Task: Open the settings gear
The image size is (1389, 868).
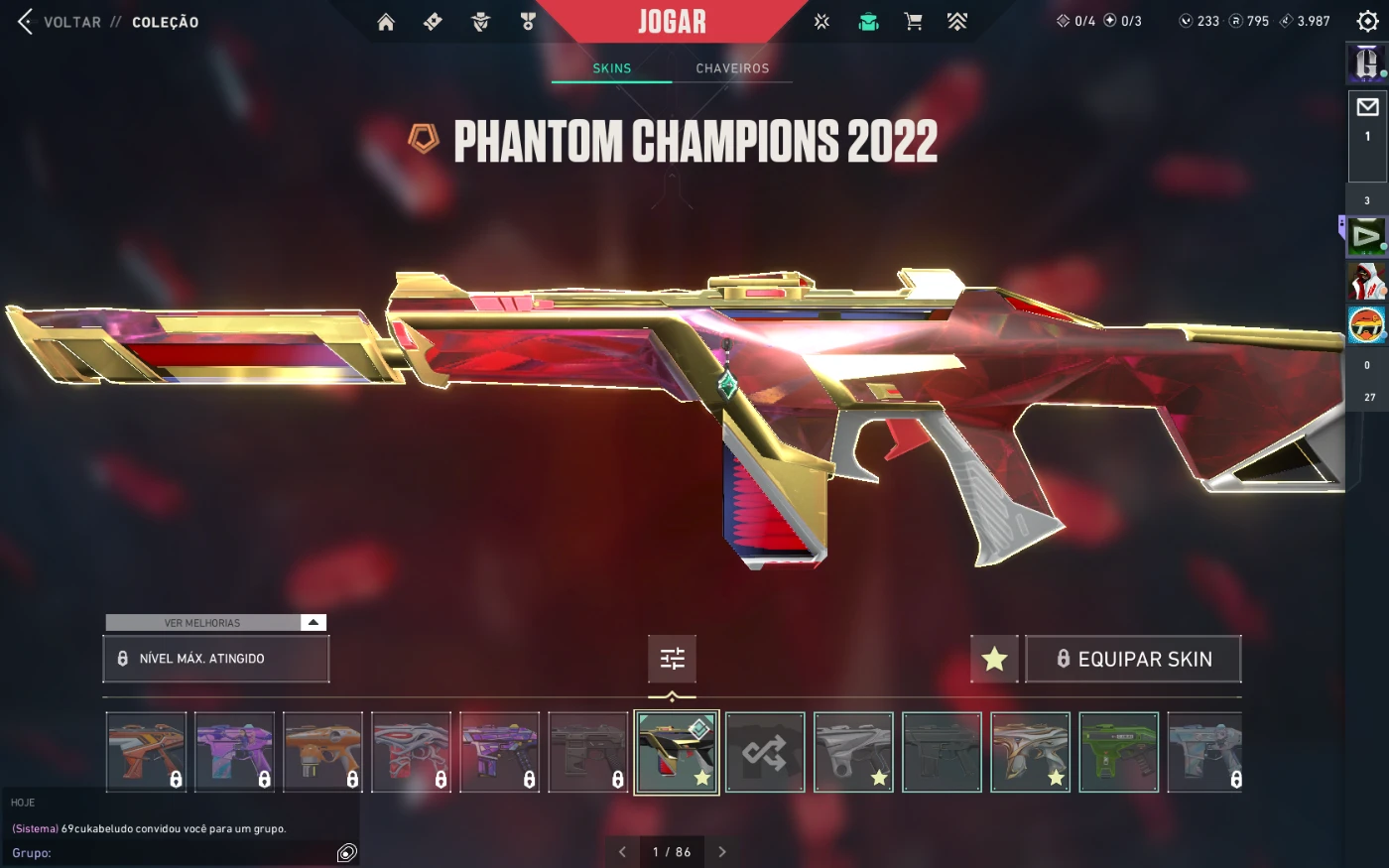Action: click(x=1367, y=21)
